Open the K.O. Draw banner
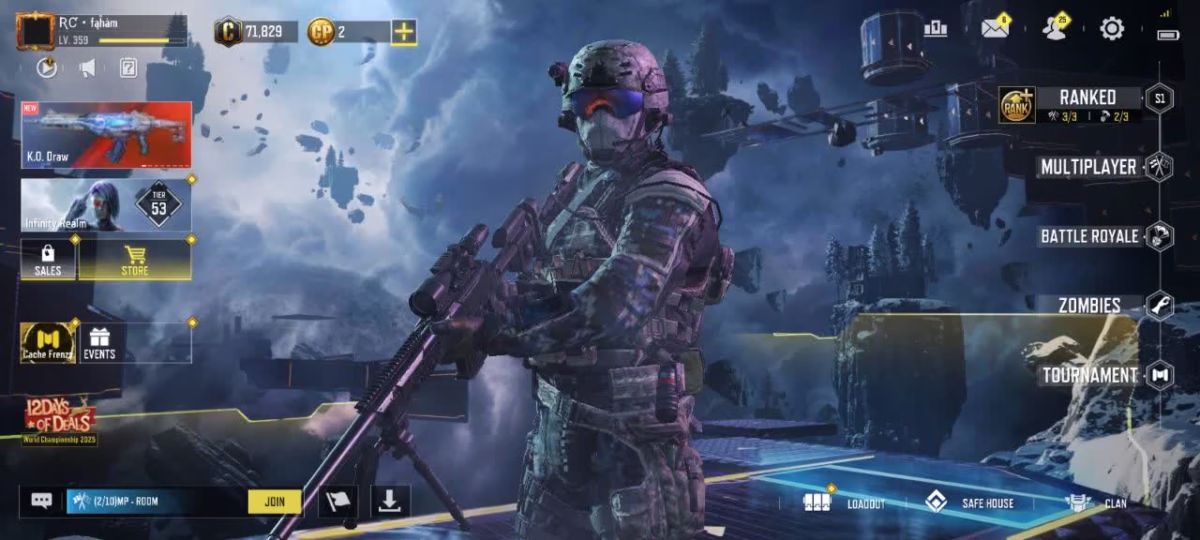 click(x=106, y=134)
